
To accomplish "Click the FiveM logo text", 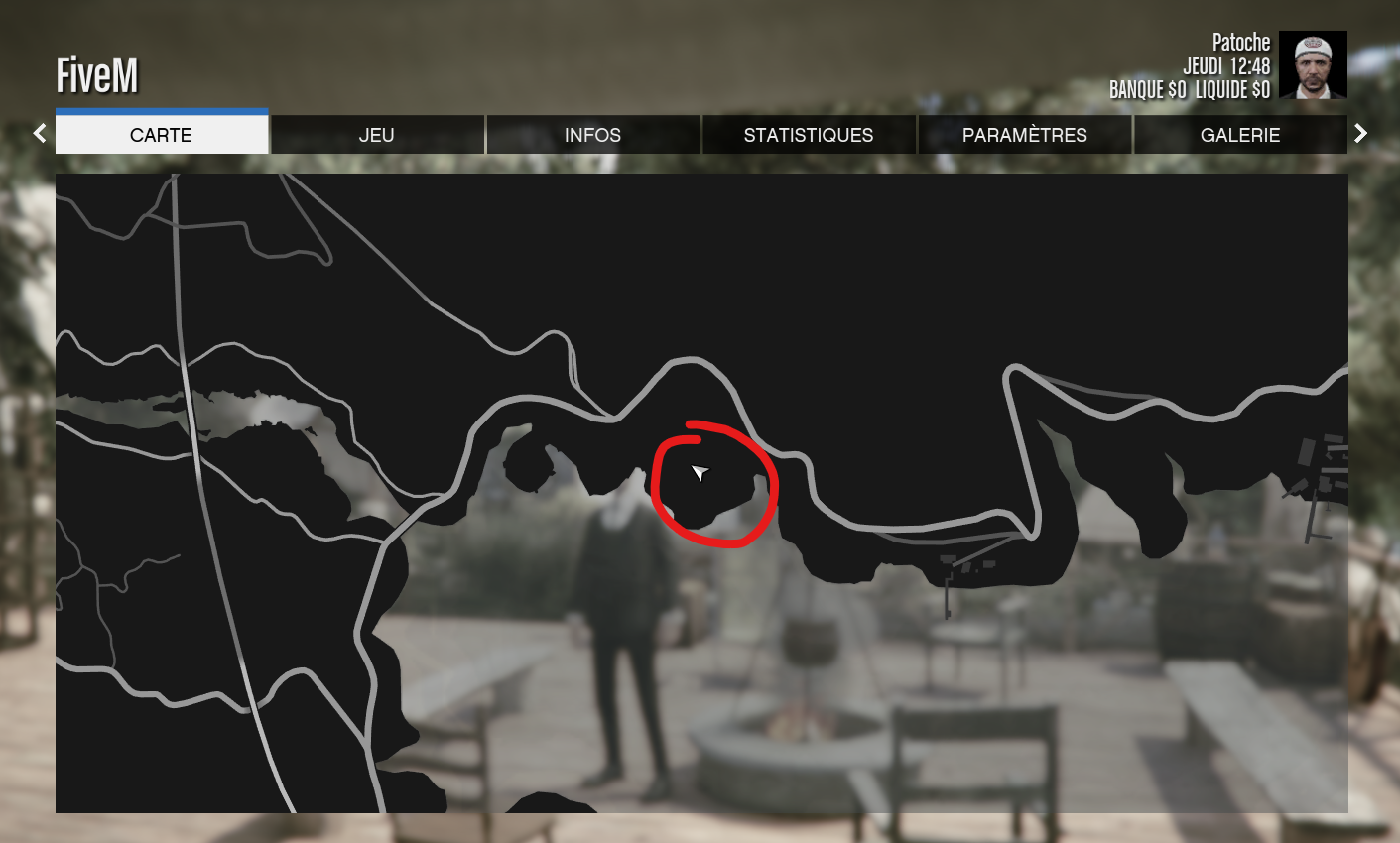I will [x=97, y=74].
